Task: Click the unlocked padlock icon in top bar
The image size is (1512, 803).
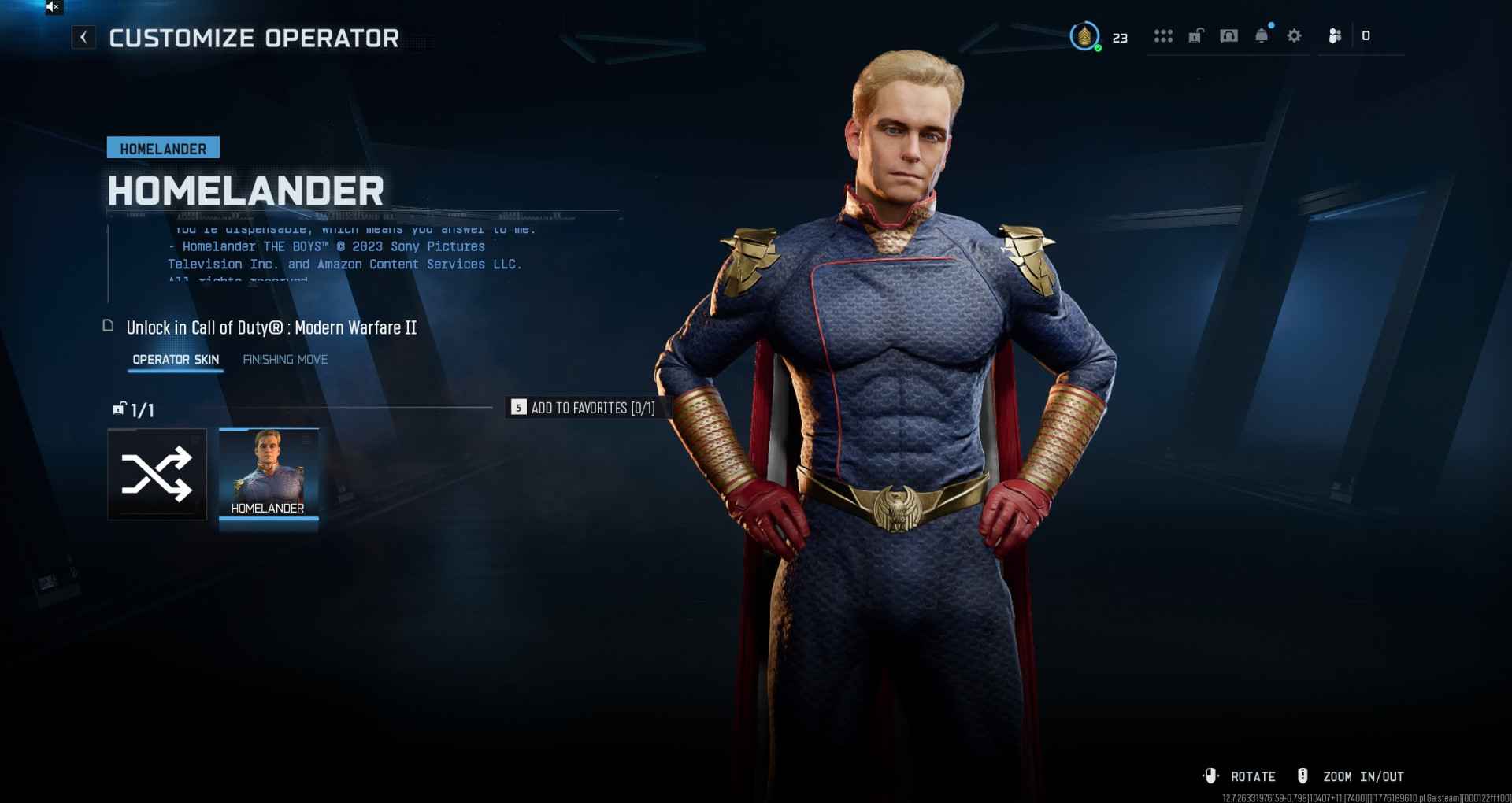Action: [1195, 36]
